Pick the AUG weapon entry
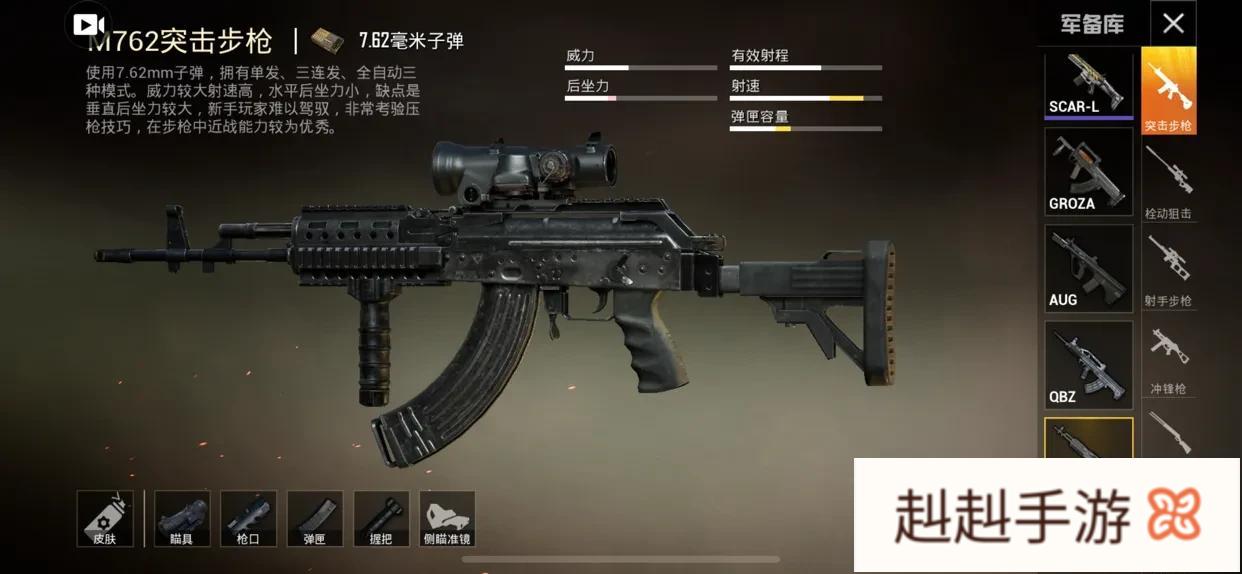Viewport: 1242px width, 574px height. click(x=1088, y=268)
